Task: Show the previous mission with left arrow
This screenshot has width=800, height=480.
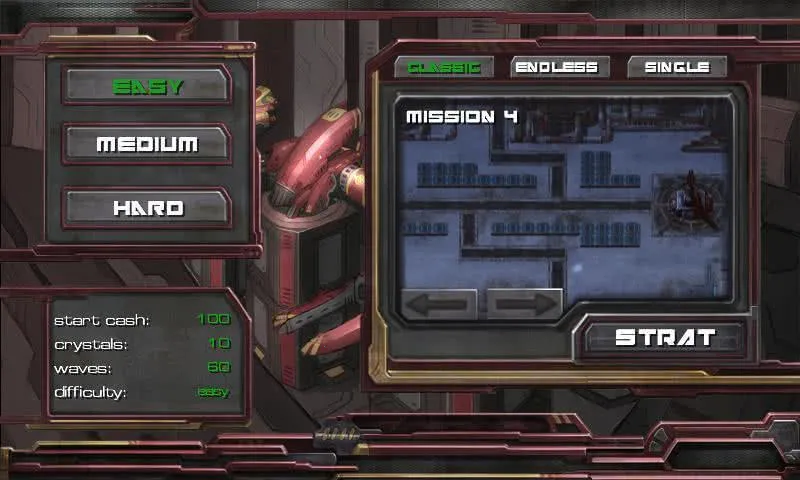Action: pos(438,304)
